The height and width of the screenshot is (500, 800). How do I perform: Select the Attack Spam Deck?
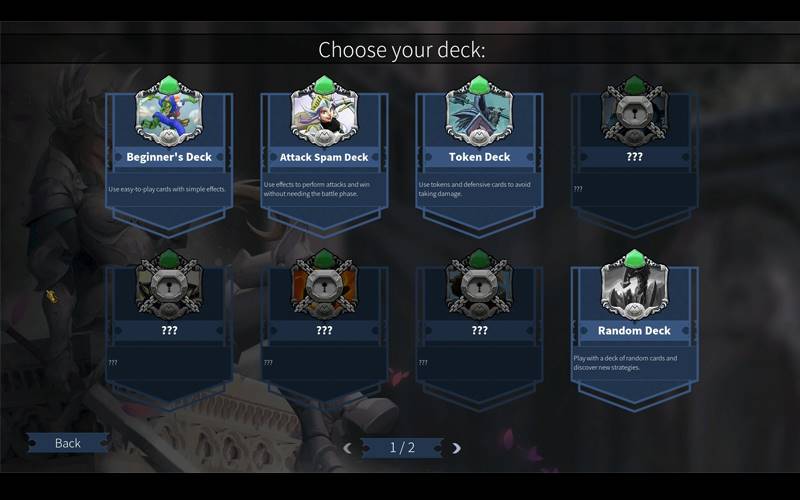pos(324,157)
